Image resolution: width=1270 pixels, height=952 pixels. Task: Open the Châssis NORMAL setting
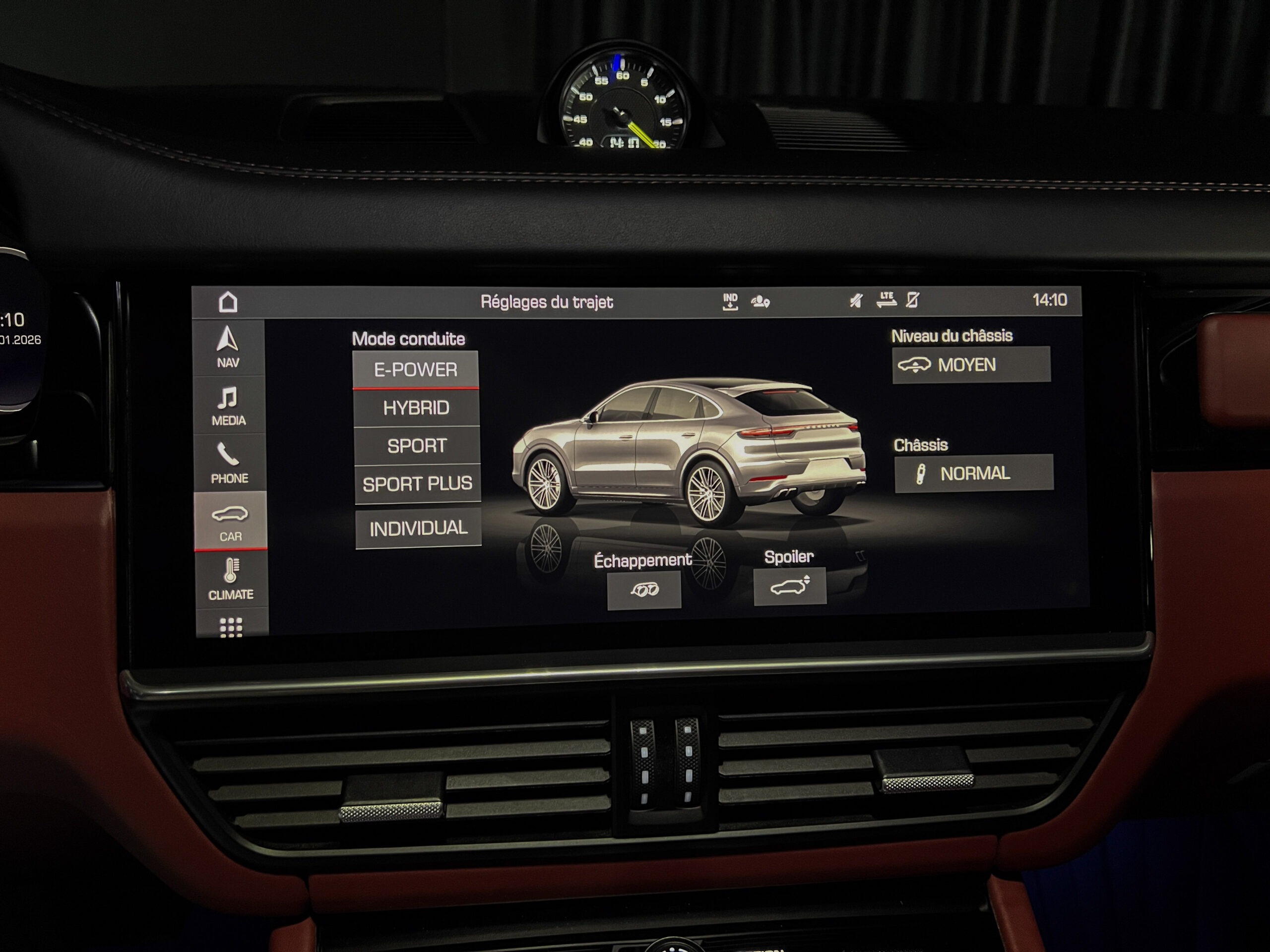974,474
